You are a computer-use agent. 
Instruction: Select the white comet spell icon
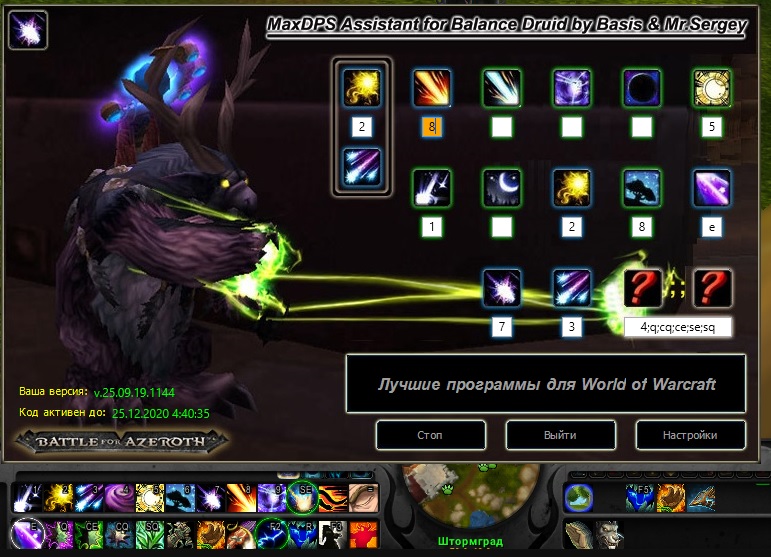(x=502, y=88)
